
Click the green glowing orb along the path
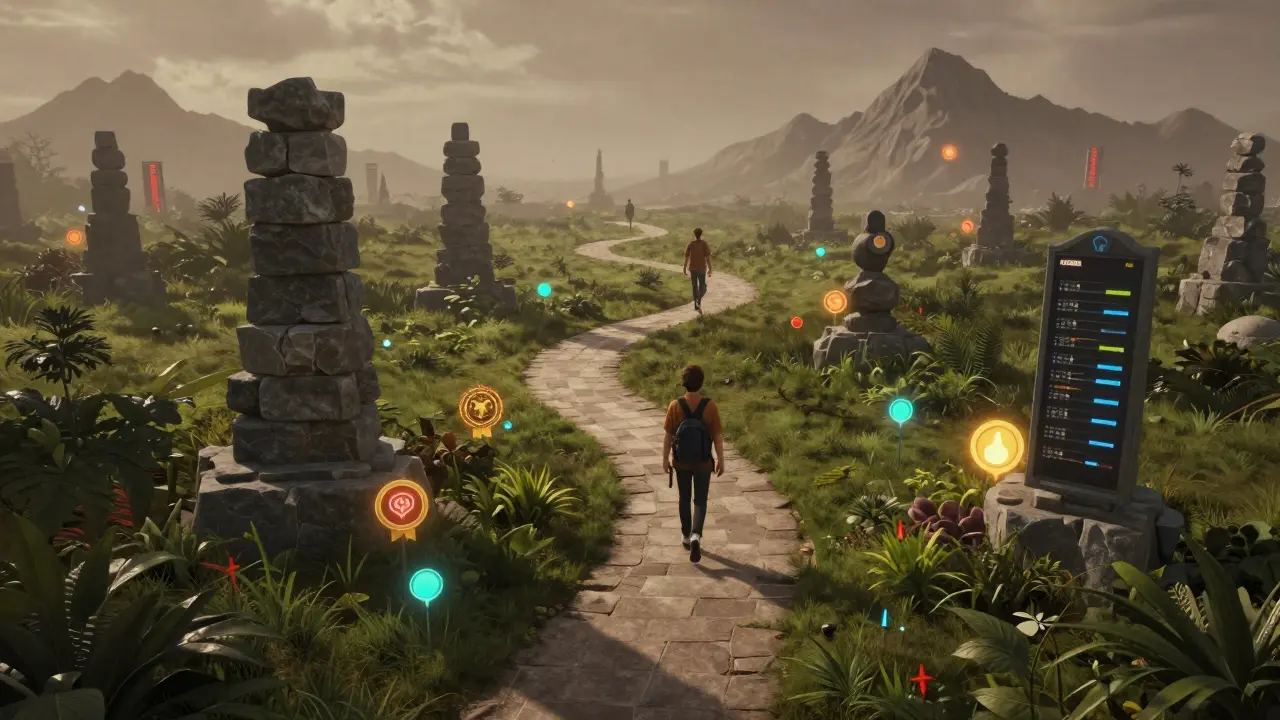pos(544,291)
